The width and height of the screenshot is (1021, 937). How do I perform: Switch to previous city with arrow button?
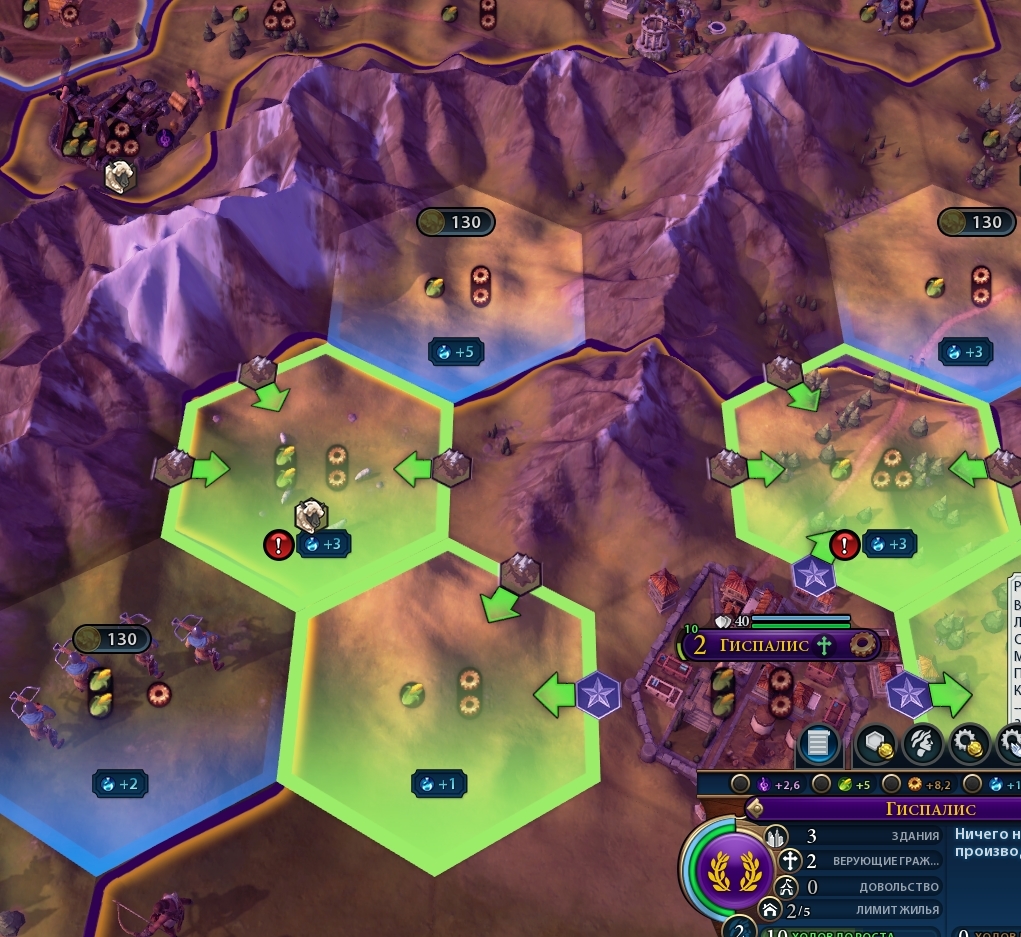(756, 808)
